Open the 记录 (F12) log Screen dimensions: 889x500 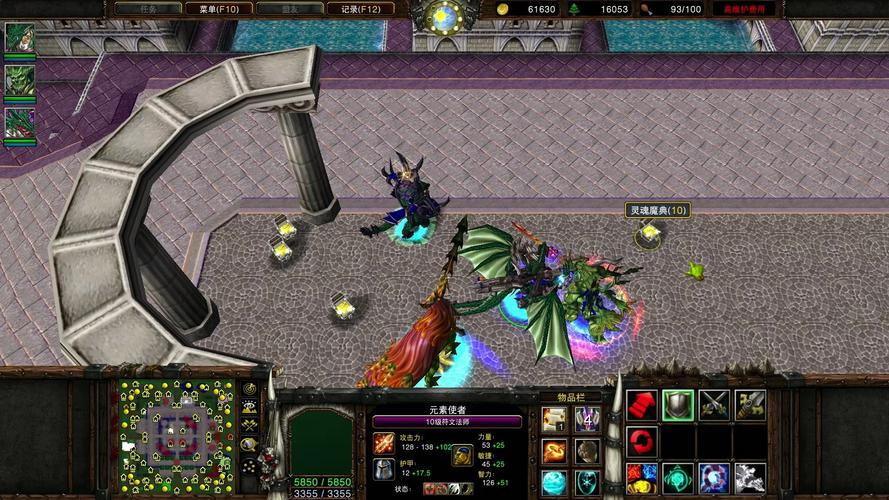361,9
